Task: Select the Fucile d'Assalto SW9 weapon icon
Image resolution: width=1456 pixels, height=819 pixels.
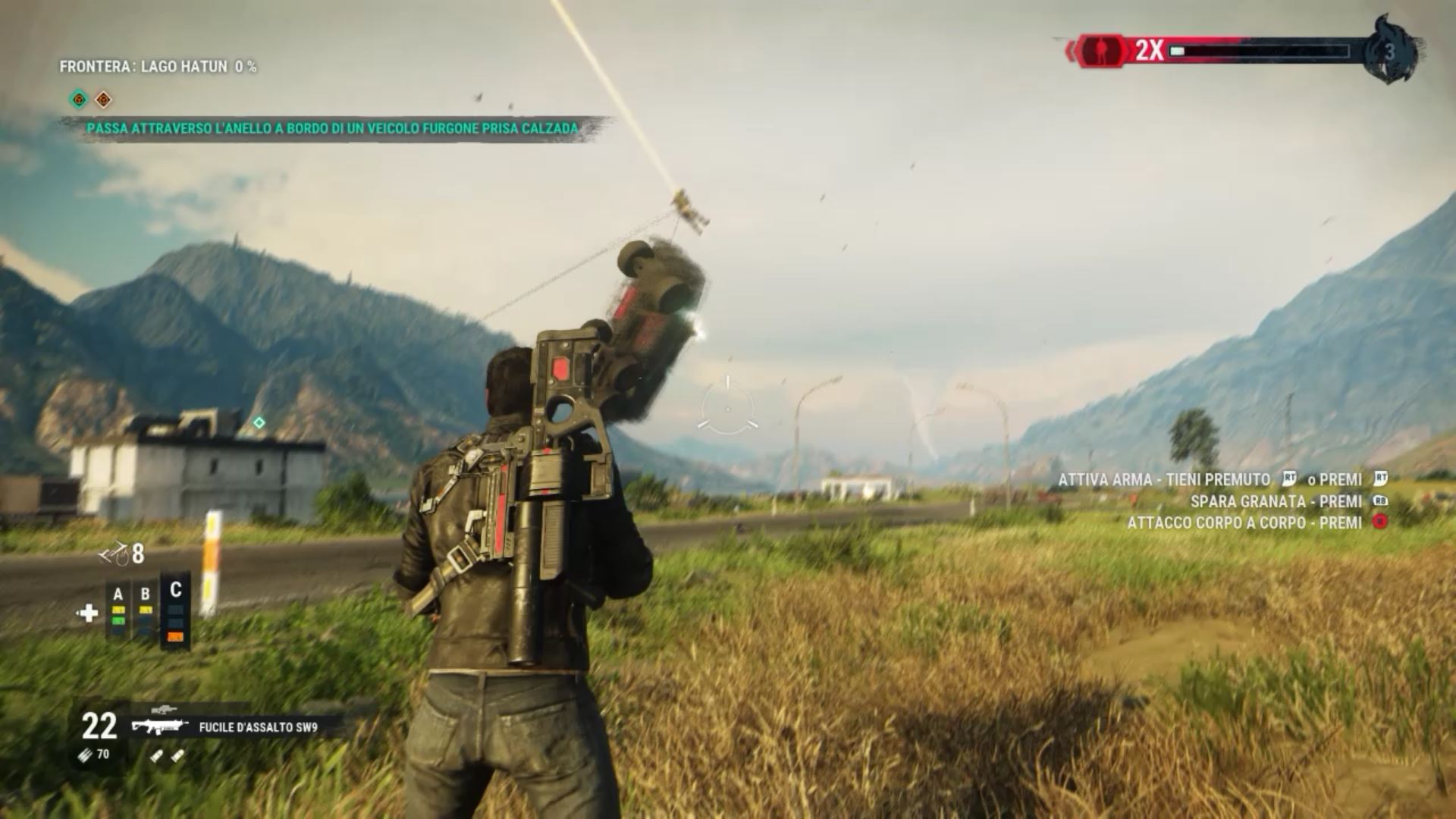Action: coord(159,726)
